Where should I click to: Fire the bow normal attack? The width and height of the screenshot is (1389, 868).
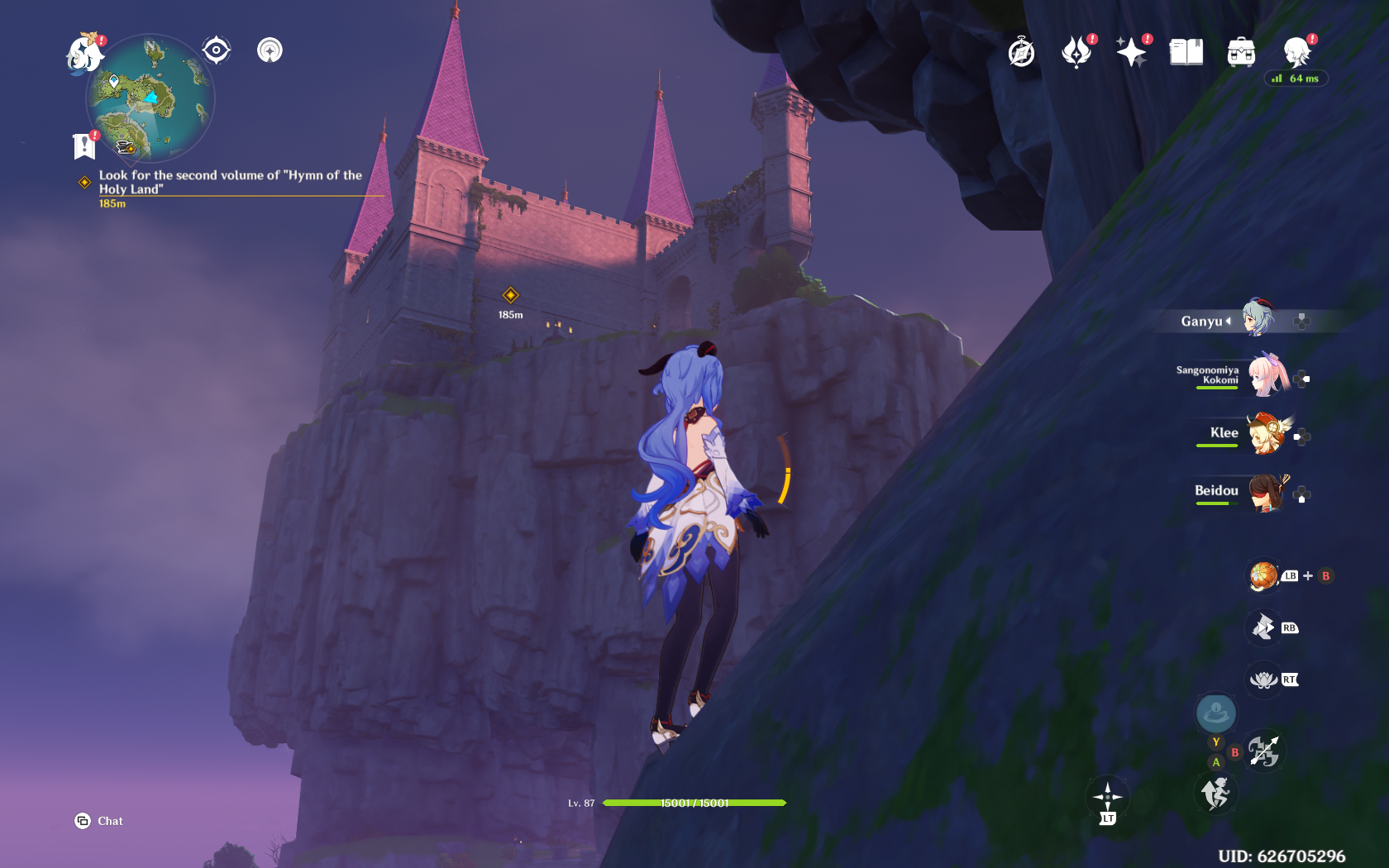[x=1263, y=751]
